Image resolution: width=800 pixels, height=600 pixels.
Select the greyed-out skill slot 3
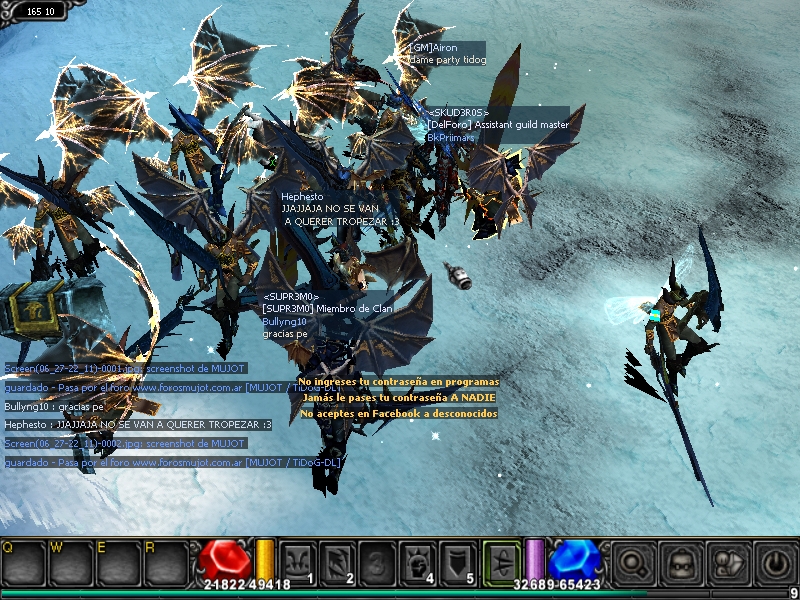377,561
